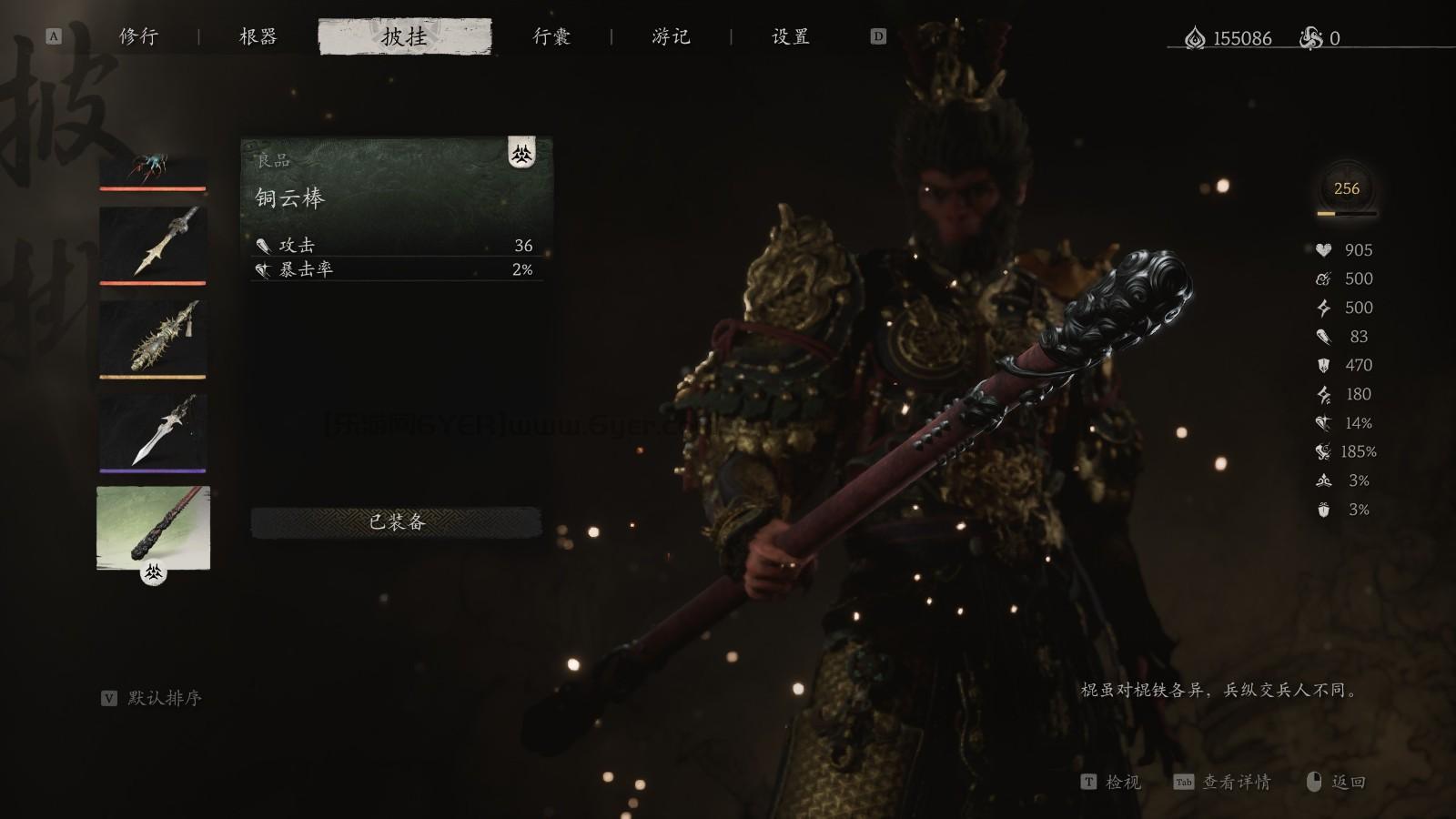The width and height of the screenshot is (1456, 819).
Task: Click the spirit currency icon showing 155086
Action: click(x=1194, y=38)
